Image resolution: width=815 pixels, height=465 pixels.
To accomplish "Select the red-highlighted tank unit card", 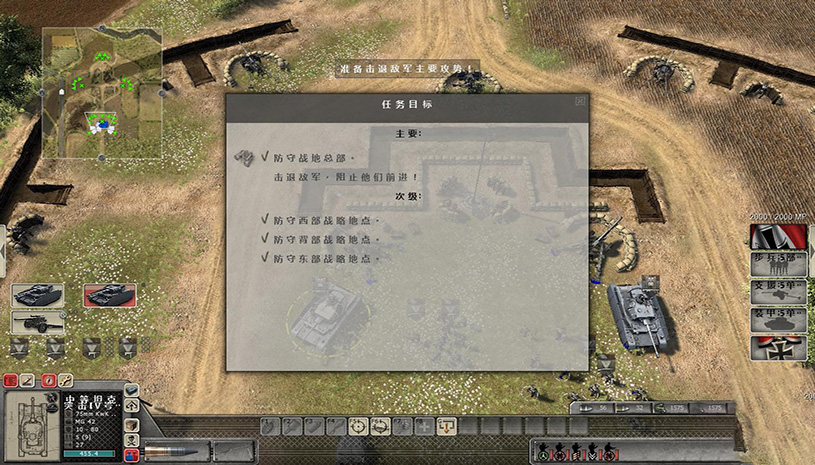I will coord(109,295).
